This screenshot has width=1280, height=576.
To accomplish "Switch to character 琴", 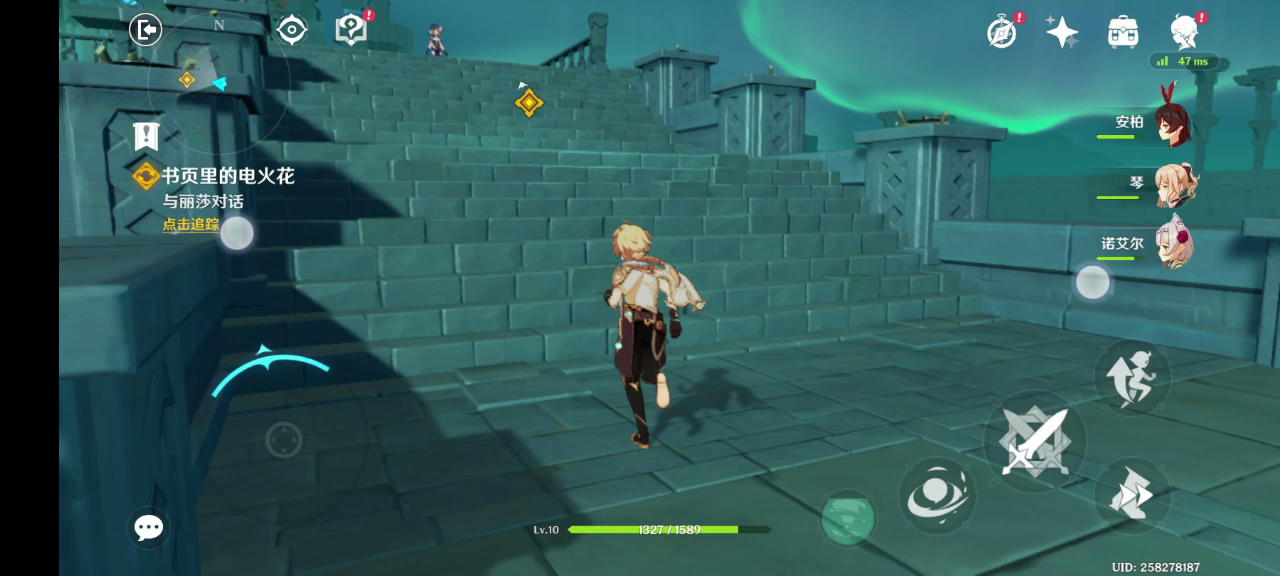I will tap(1172, 185).
